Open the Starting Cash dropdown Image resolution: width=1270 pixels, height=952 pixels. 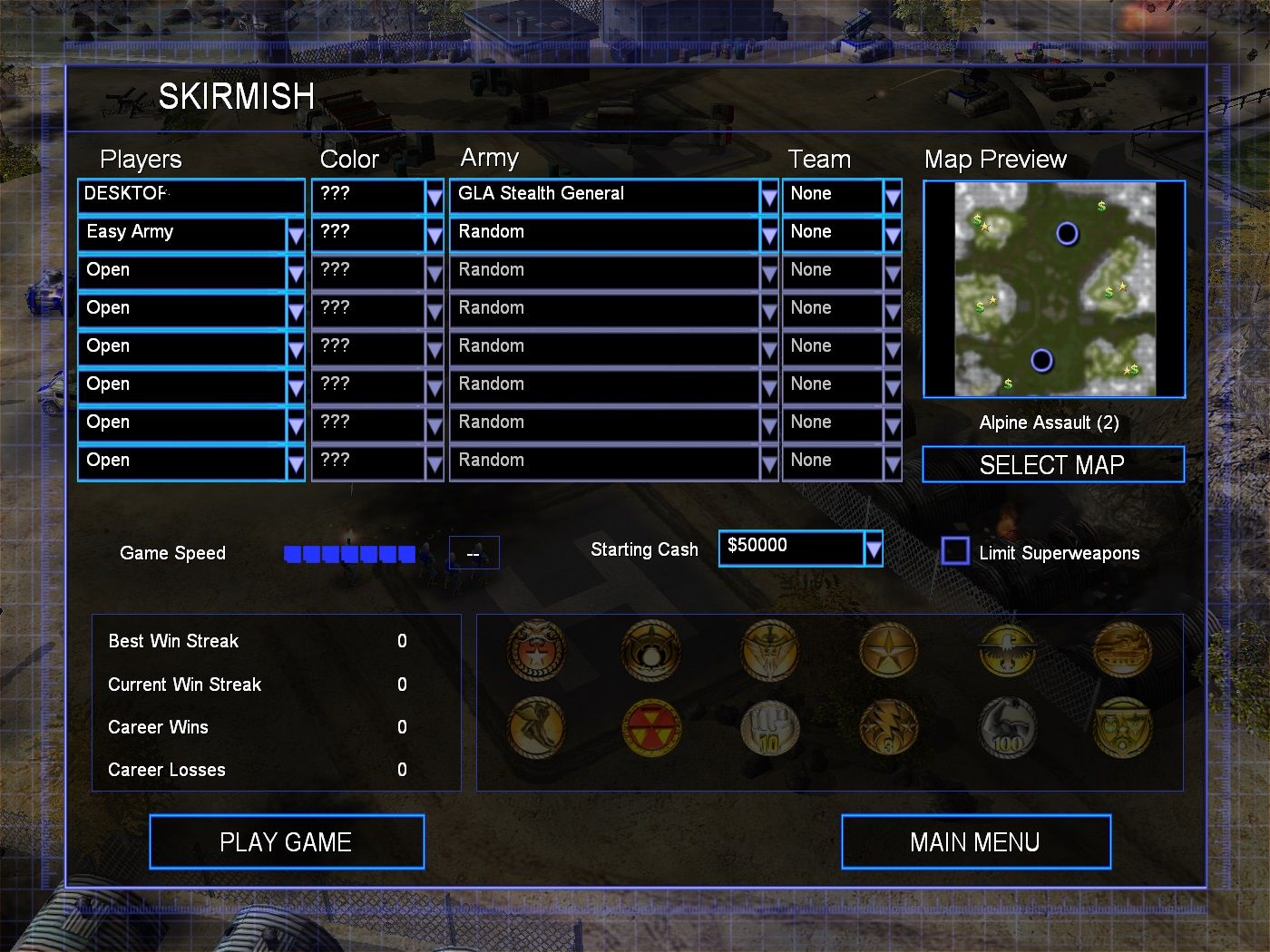(x=873, y=548)
